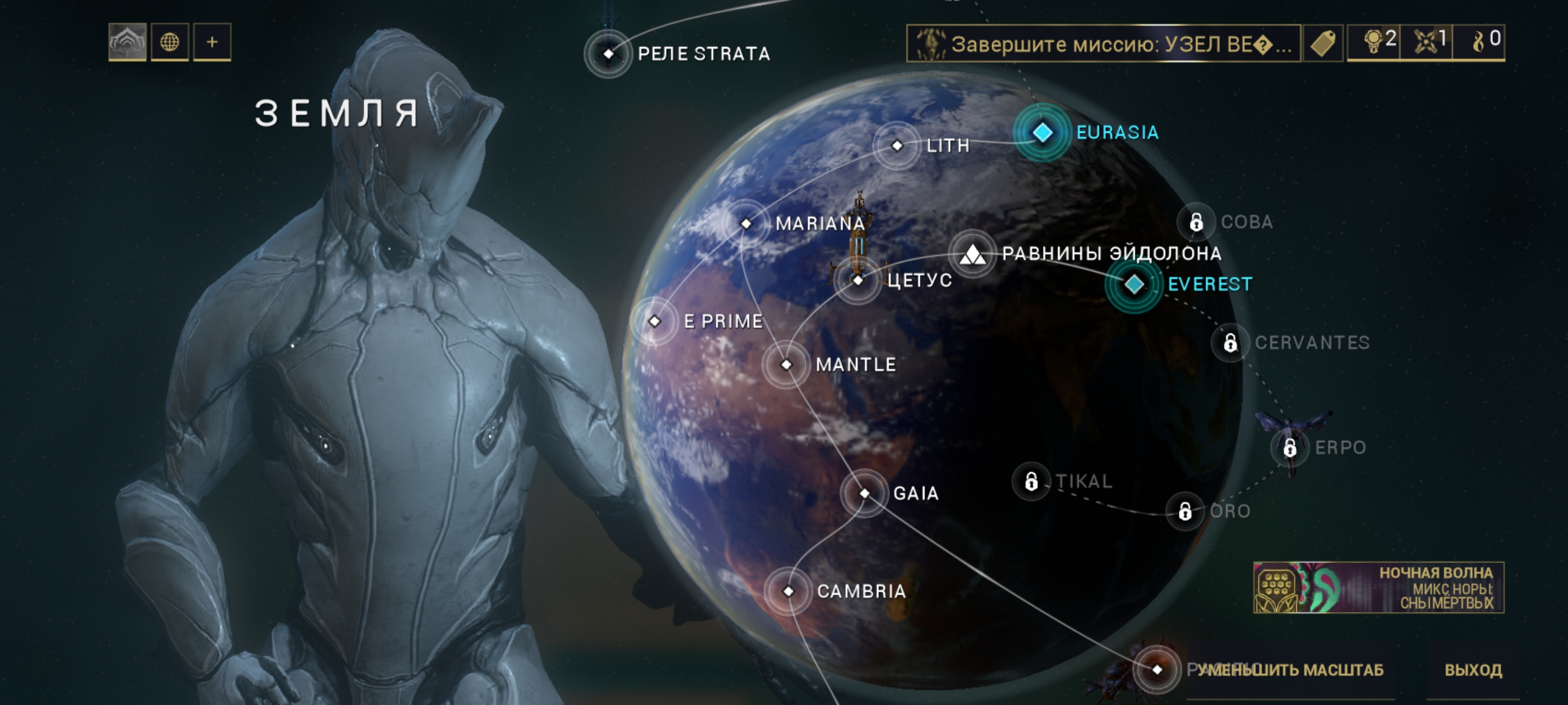Screen dimensions: 1568x705
Task: Travel to Реле Strata node
Action: pos(608,54)
